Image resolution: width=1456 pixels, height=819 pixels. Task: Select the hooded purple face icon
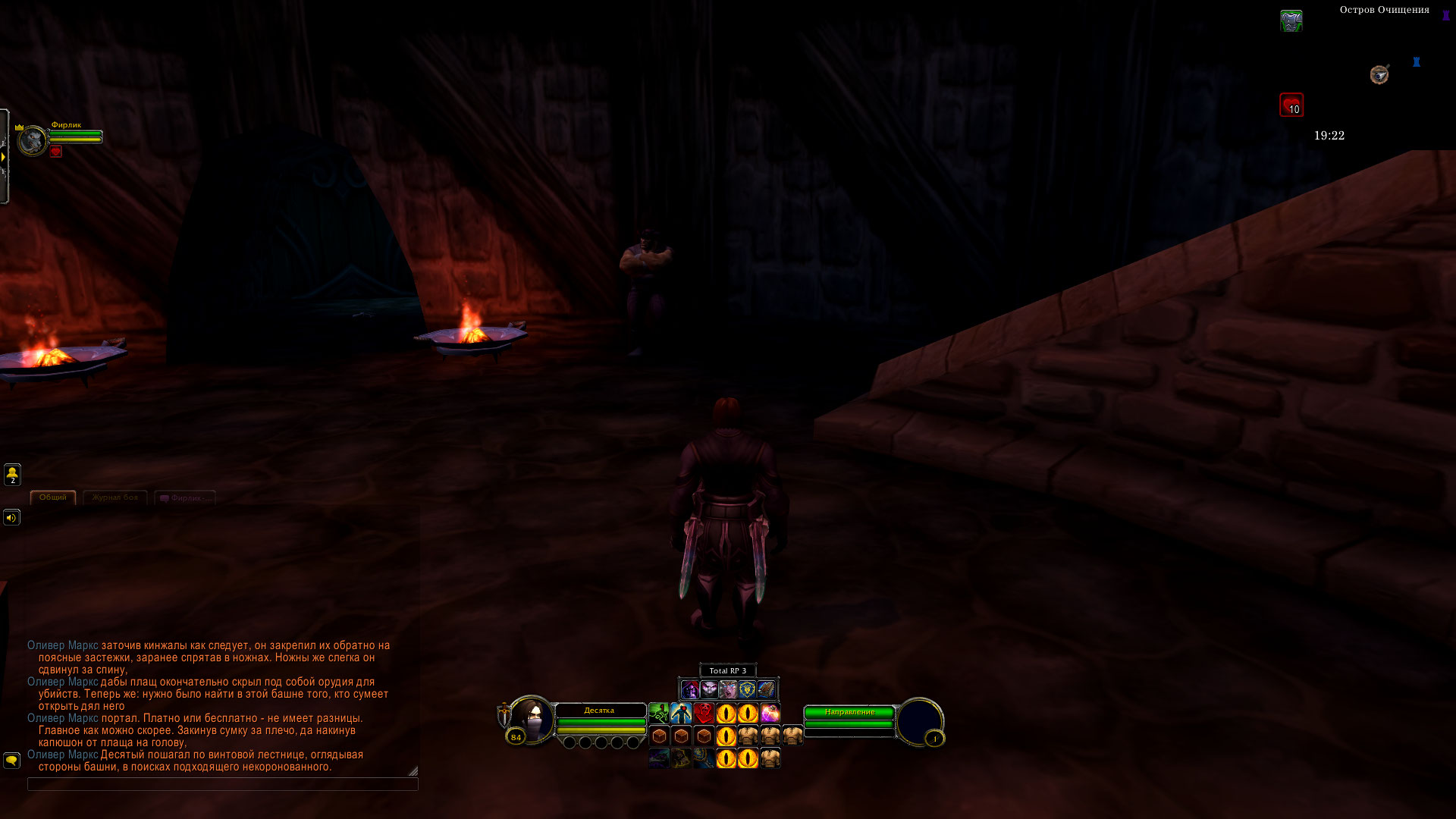click(689, 689)
